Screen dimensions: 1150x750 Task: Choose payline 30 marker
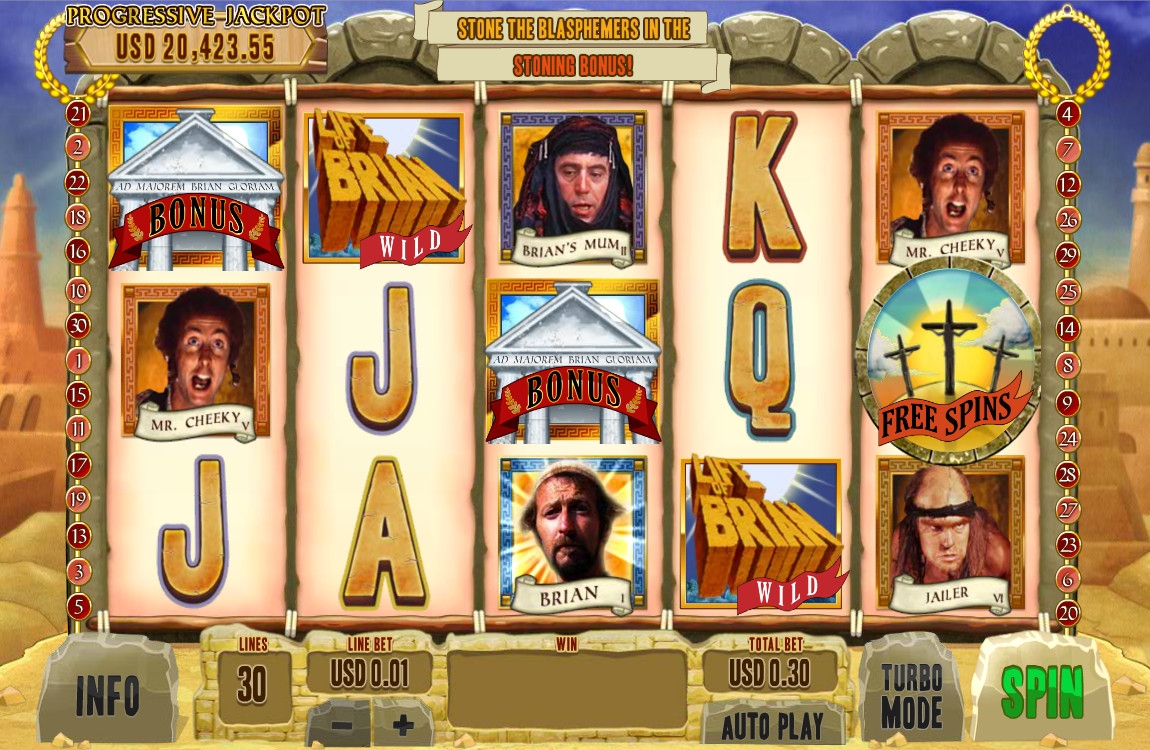coord(78,325)
